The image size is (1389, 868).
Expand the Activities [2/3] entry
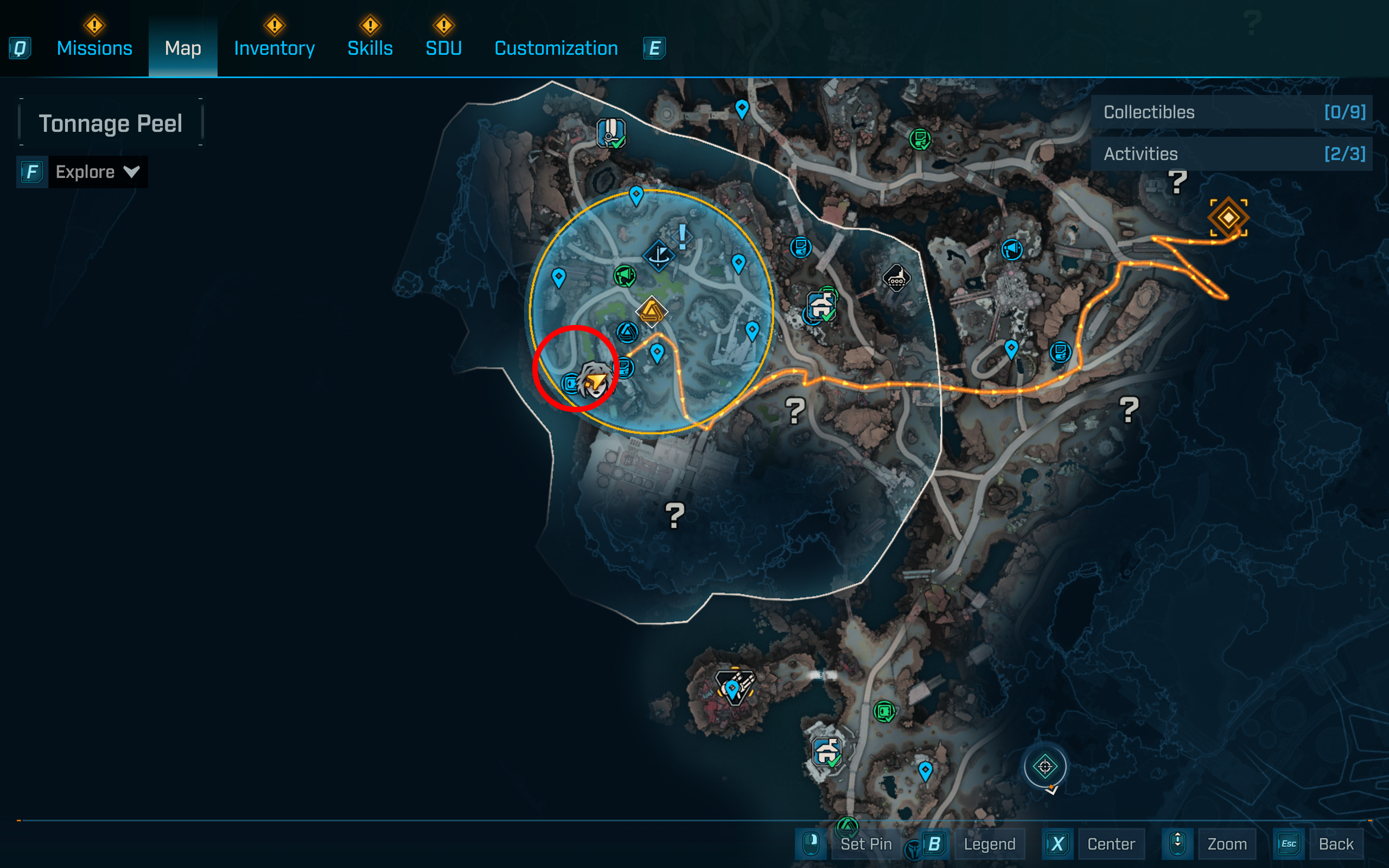[x=1232, y=154]
